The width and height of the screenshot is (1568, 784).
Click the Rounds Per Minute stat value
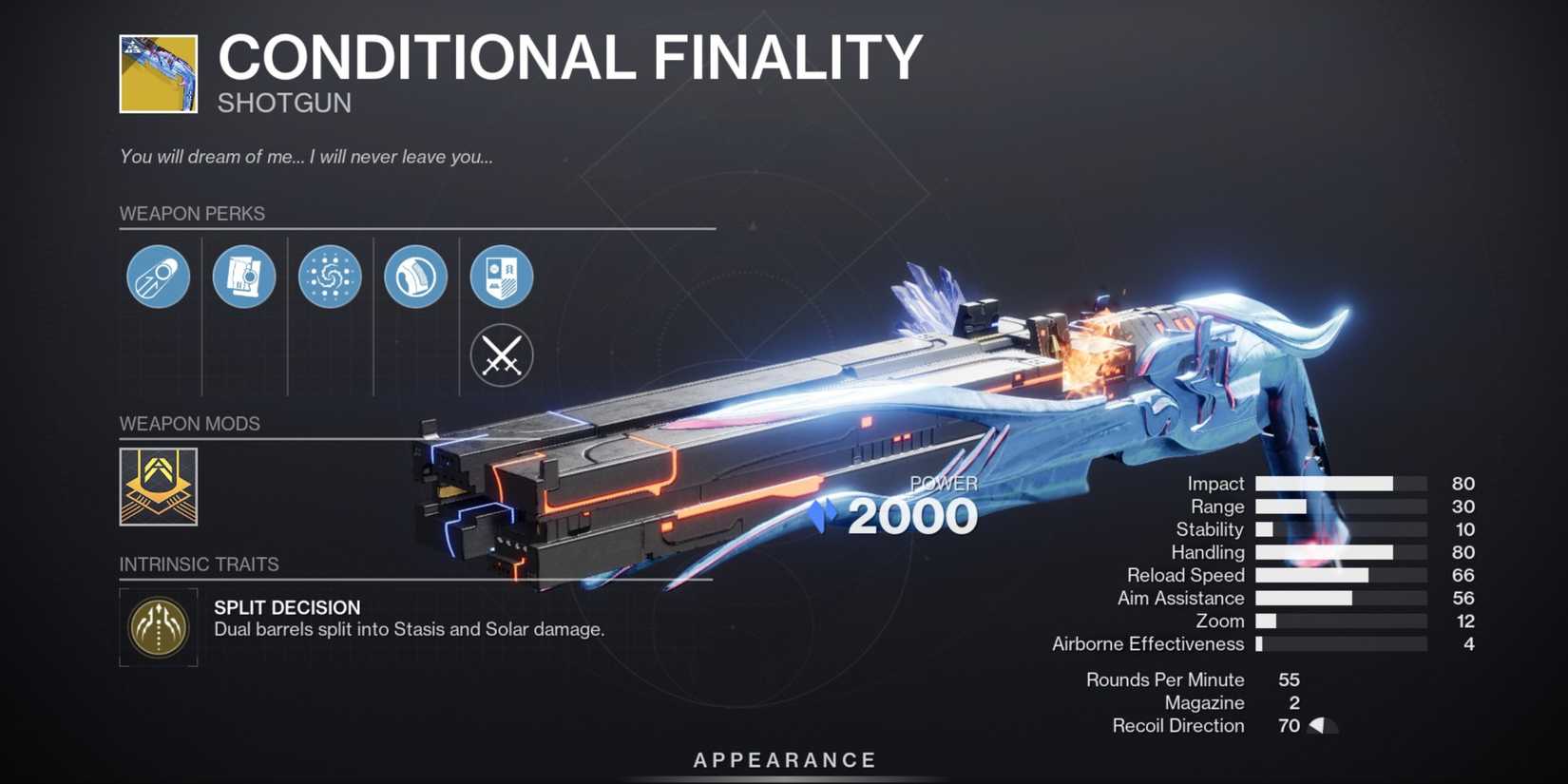click(x=1290, y=679)
